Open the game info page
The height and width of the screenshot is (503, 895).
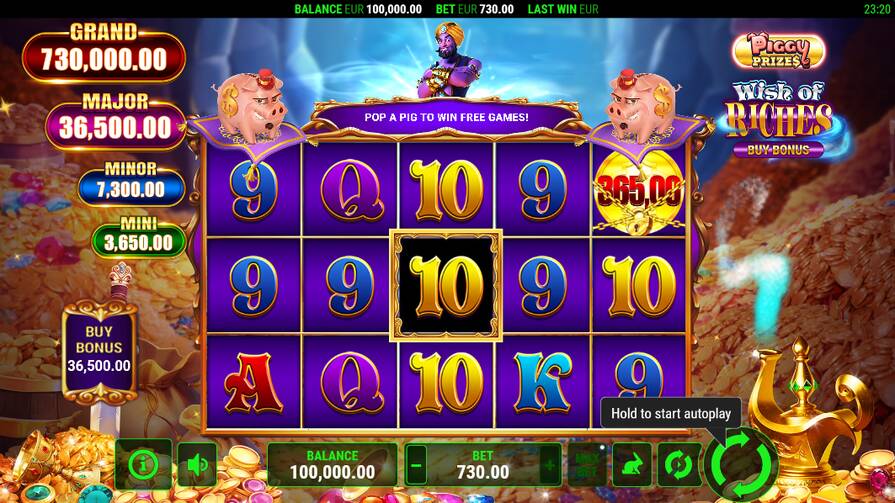(143, 464)
